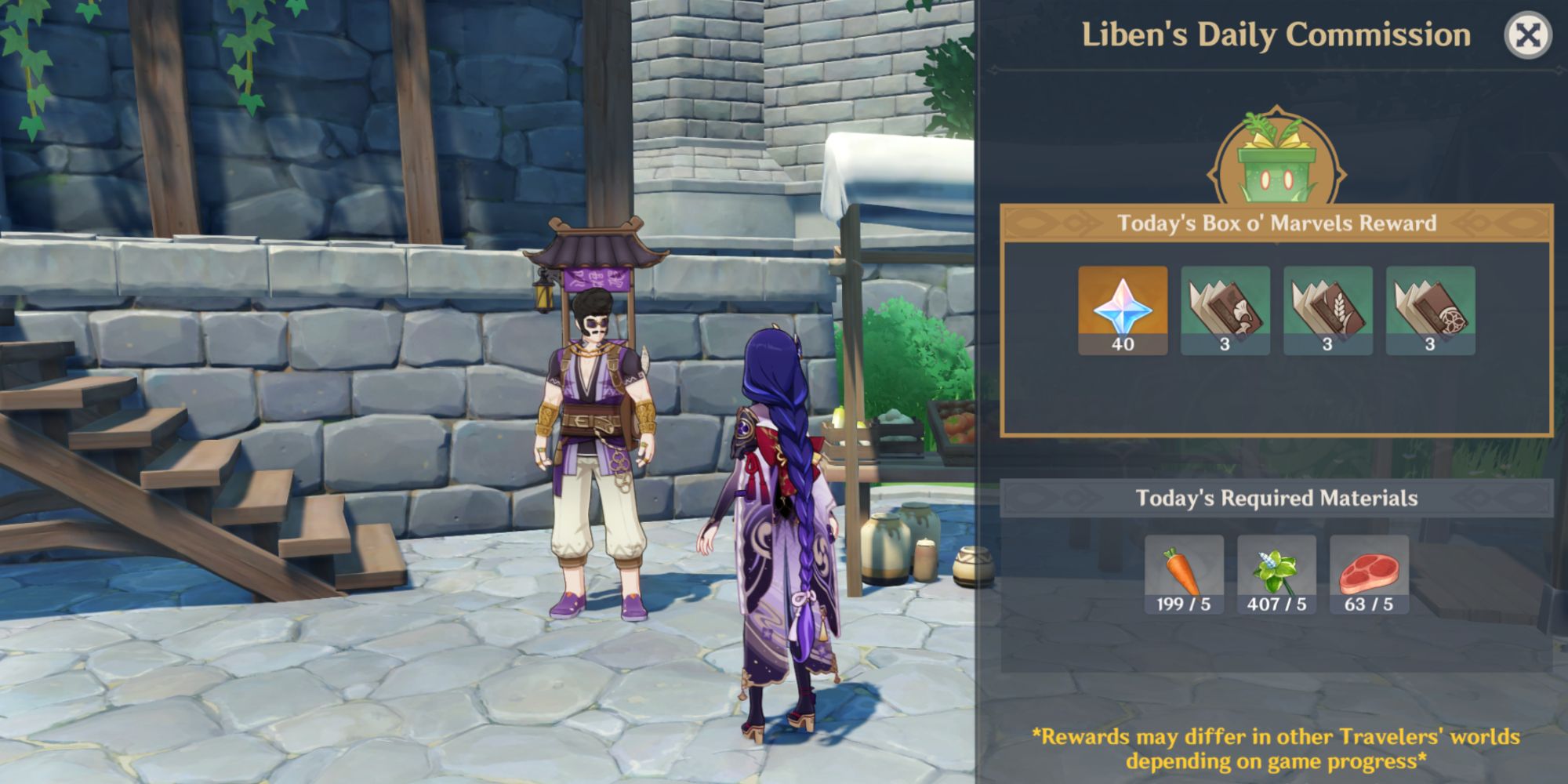Image resolution: width=1568 pixels, height=784 pixels.
Task: Select the Primogem reward of 40
Action: (1122, 310)
